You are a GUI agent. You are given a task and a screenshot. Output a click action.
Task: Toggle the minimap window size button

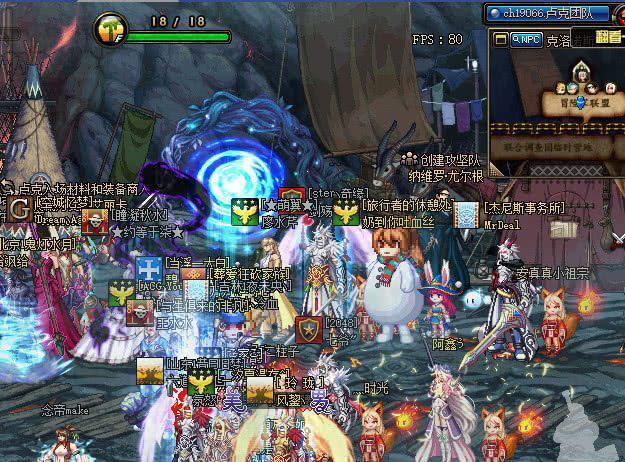pyautogui.click(x=500, y=40)
